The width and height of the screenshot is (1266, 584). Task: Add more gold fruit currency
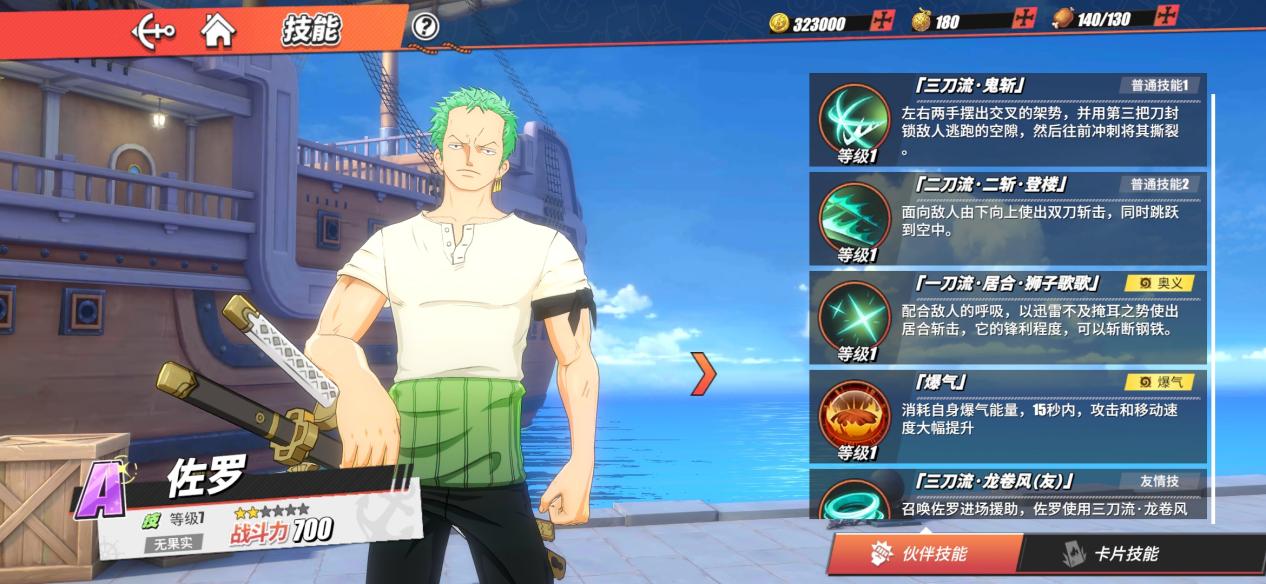[1024, 18]
